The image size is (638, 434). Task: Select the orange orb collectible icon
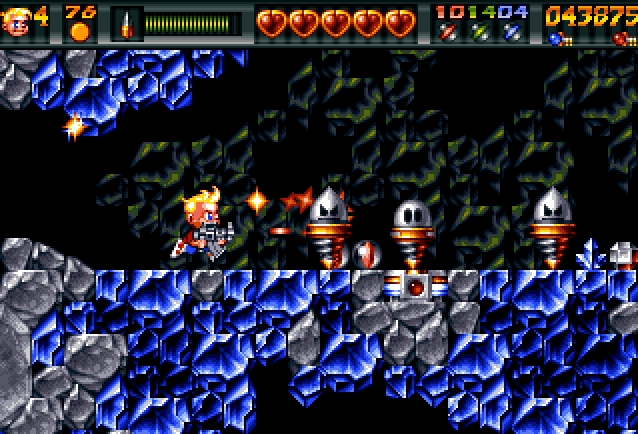(x=80, y=31)
